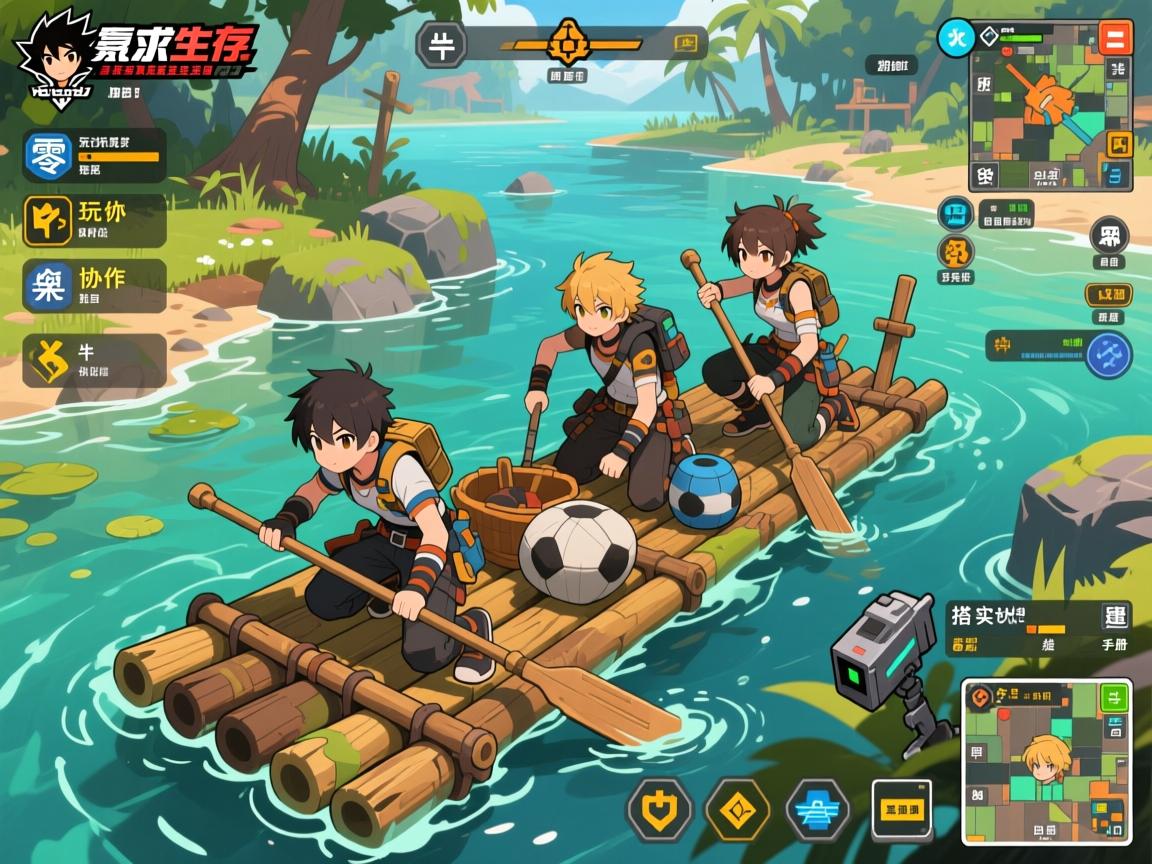Viewport: 1152px width, 864px height.
Task: Activate the round orange glyph icon
Action: click(956, 252)
